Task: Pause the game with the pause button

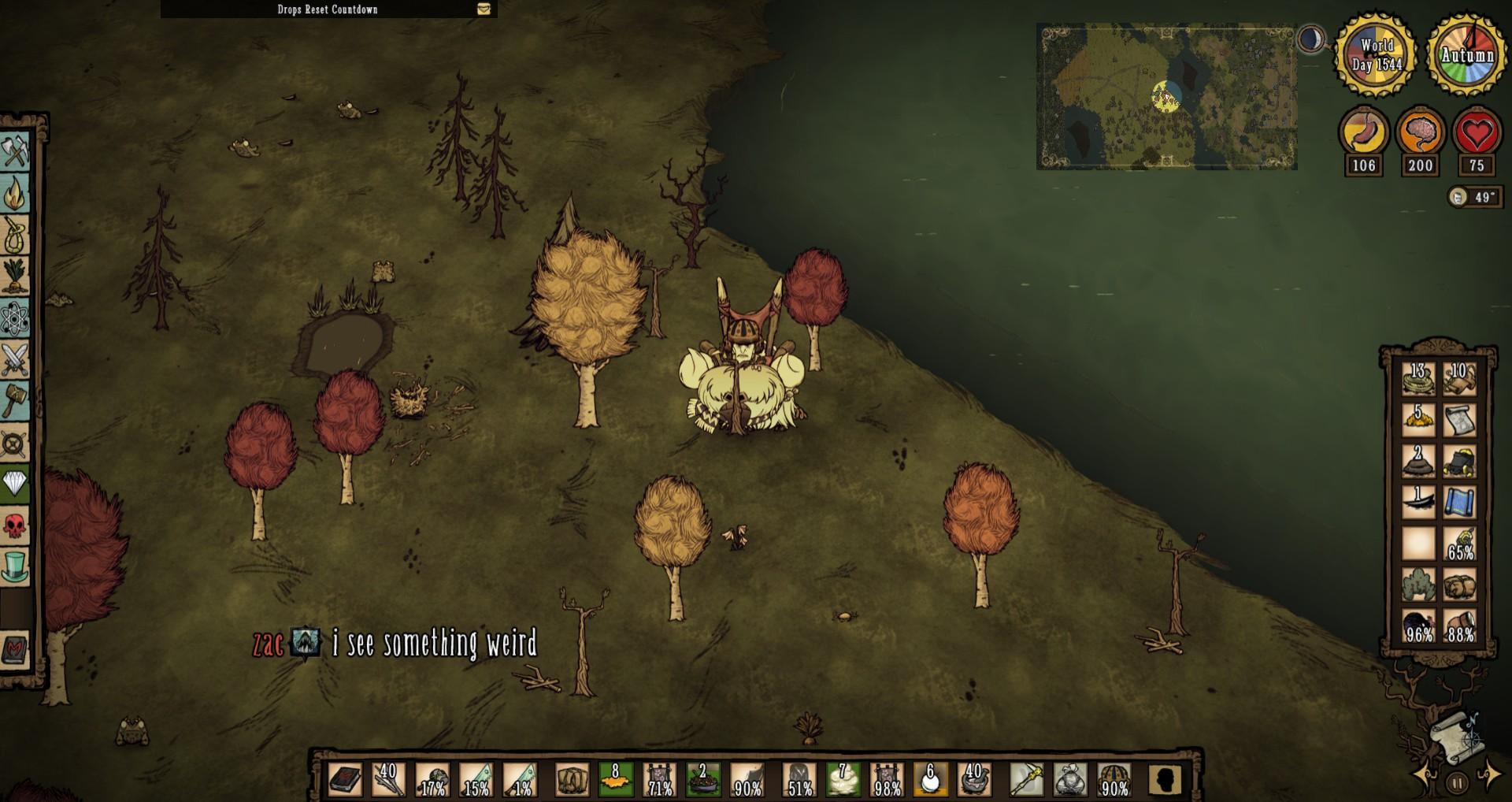Action: [1457, 783]
